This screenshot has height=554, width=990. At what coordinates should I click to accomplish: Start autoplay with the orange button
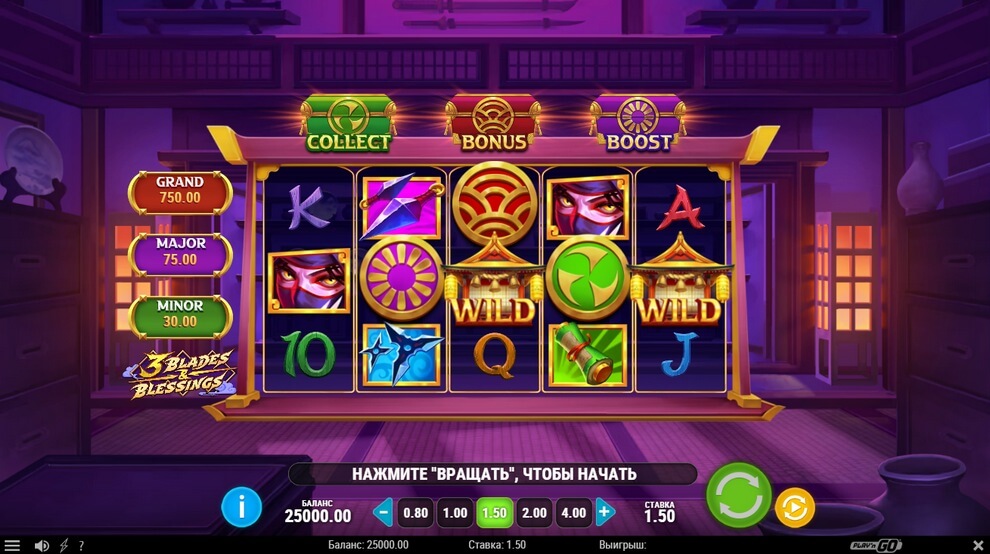click(794, 508)
